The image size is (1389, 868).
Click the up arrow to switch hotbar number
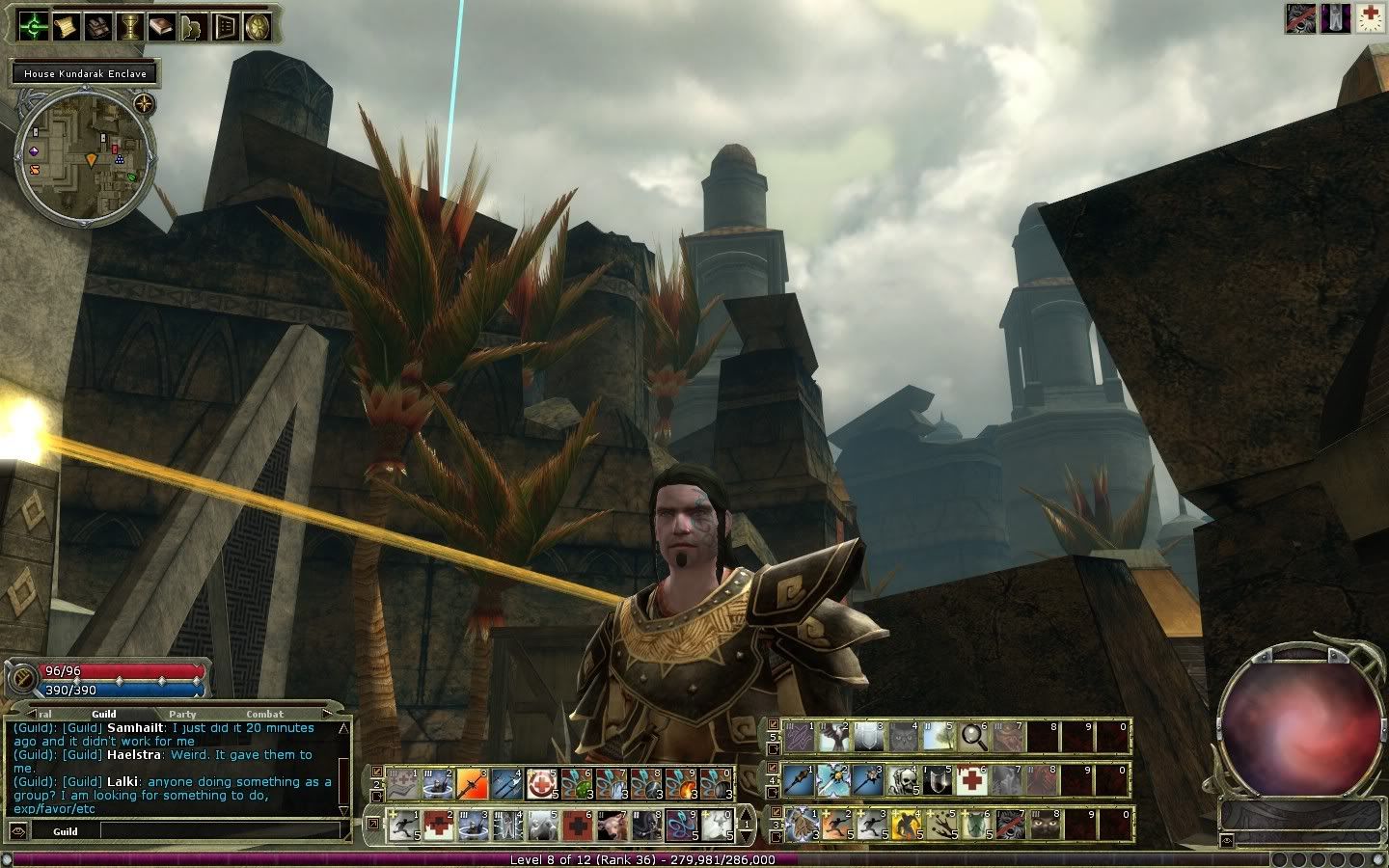coord(748,814)
